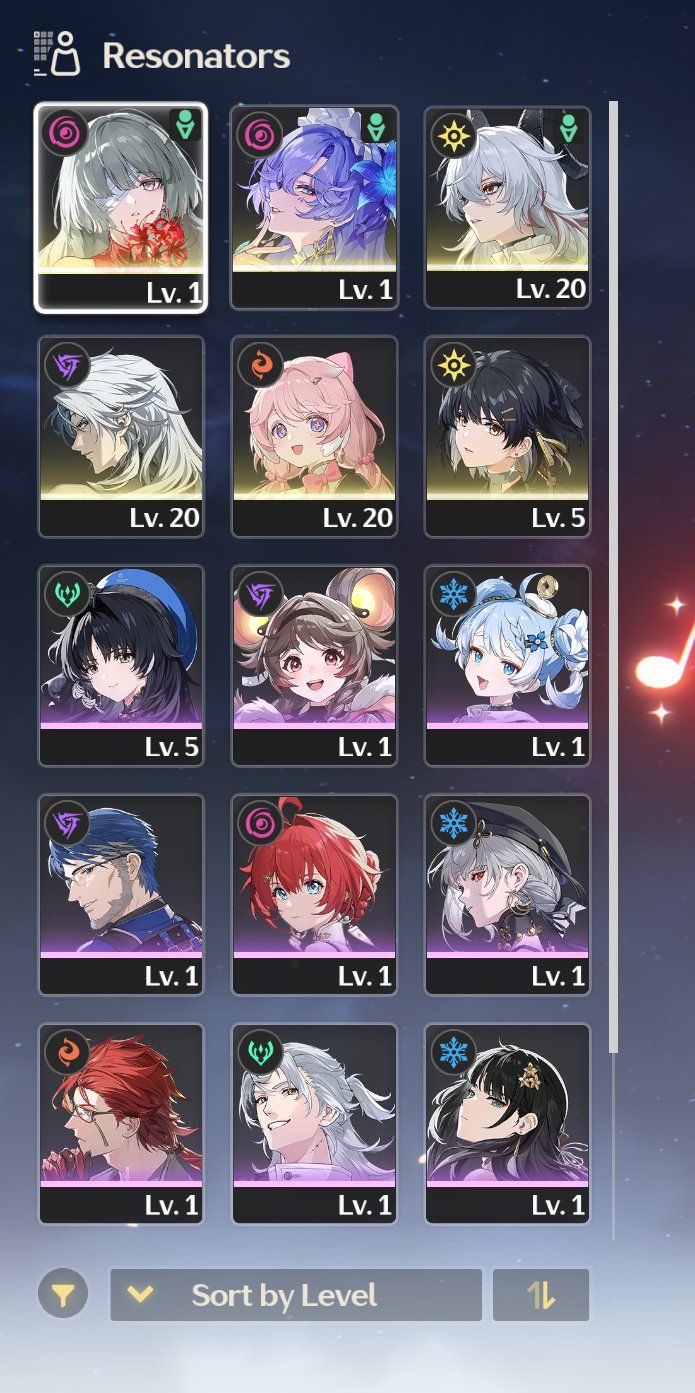Choose the brown-haired resonator with round ears

(314, 665)
